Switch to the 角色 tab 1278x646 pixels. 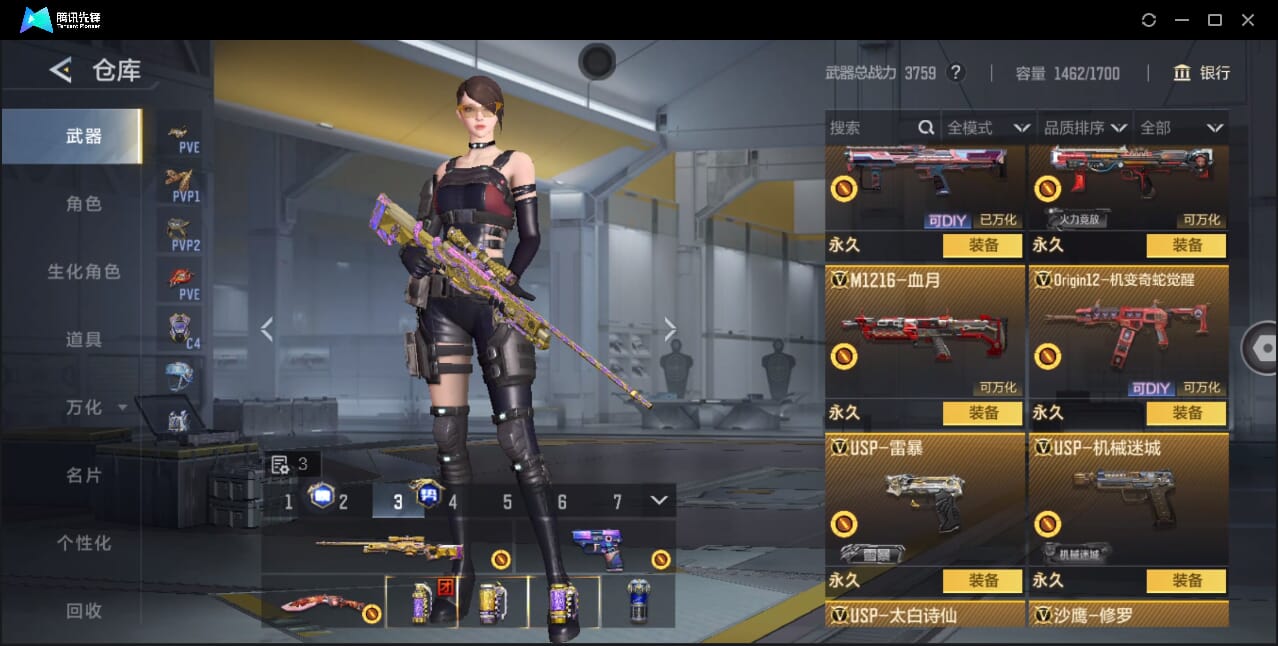(x=84, y=204)
